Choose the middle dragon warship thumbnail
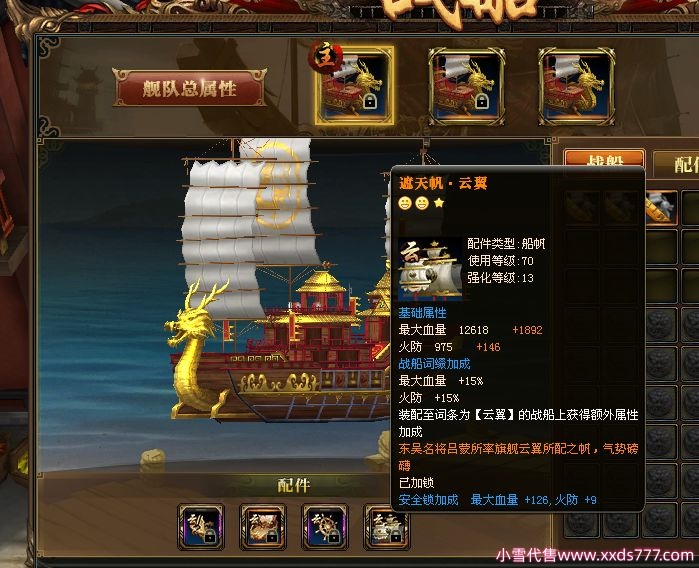The image size is (699, 568). (x=465, y=86)
